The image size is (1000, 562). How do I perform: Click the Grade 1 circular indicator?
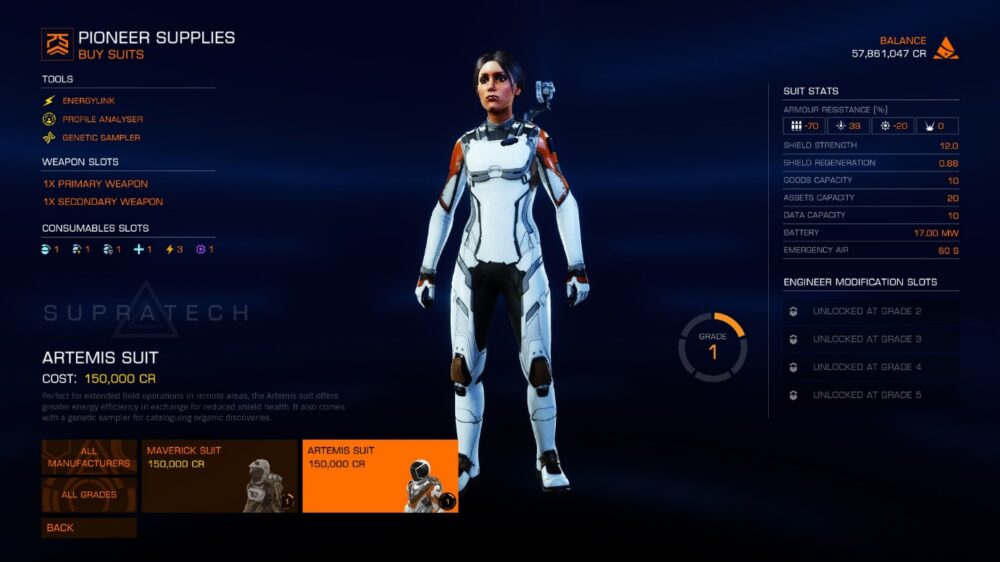(x=713, y=347)
